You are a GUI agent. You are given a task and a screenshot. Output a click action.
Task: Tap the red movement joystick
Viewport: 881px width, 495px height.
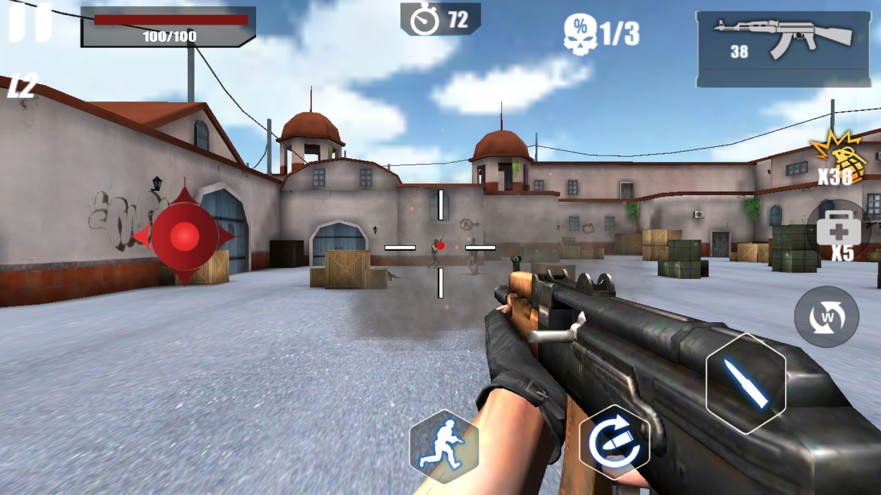184,236
